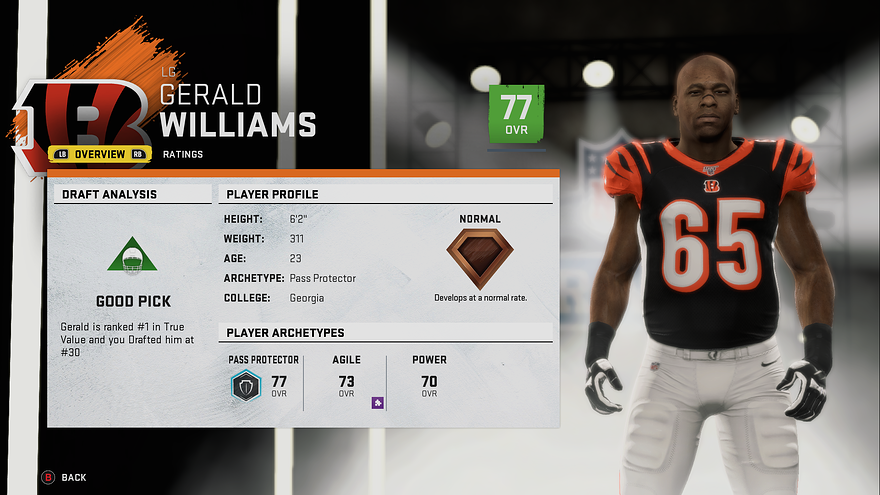The width and height of the screenshot is (880, 495).
Task: Click the Good Pick draft grade icon
Action: pos(132,256)
